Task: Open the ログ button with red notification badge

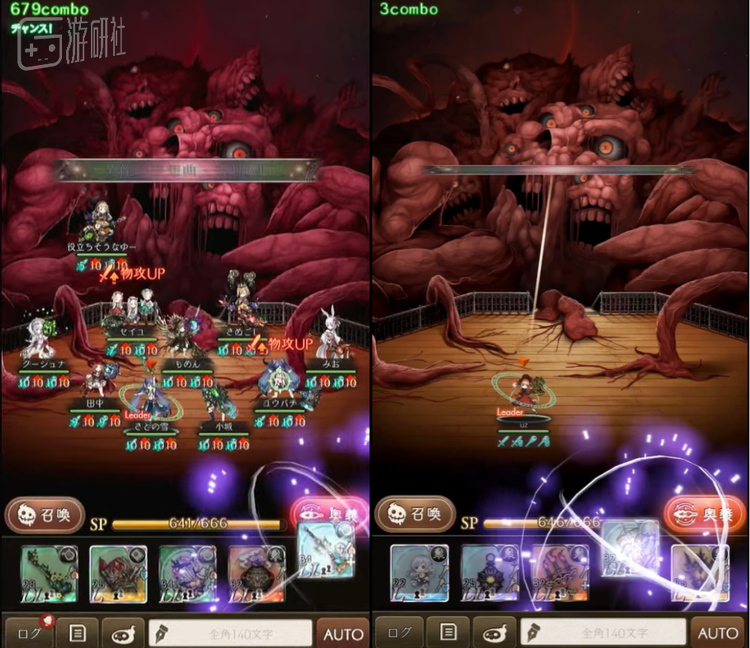Action: tap(28, 632)
